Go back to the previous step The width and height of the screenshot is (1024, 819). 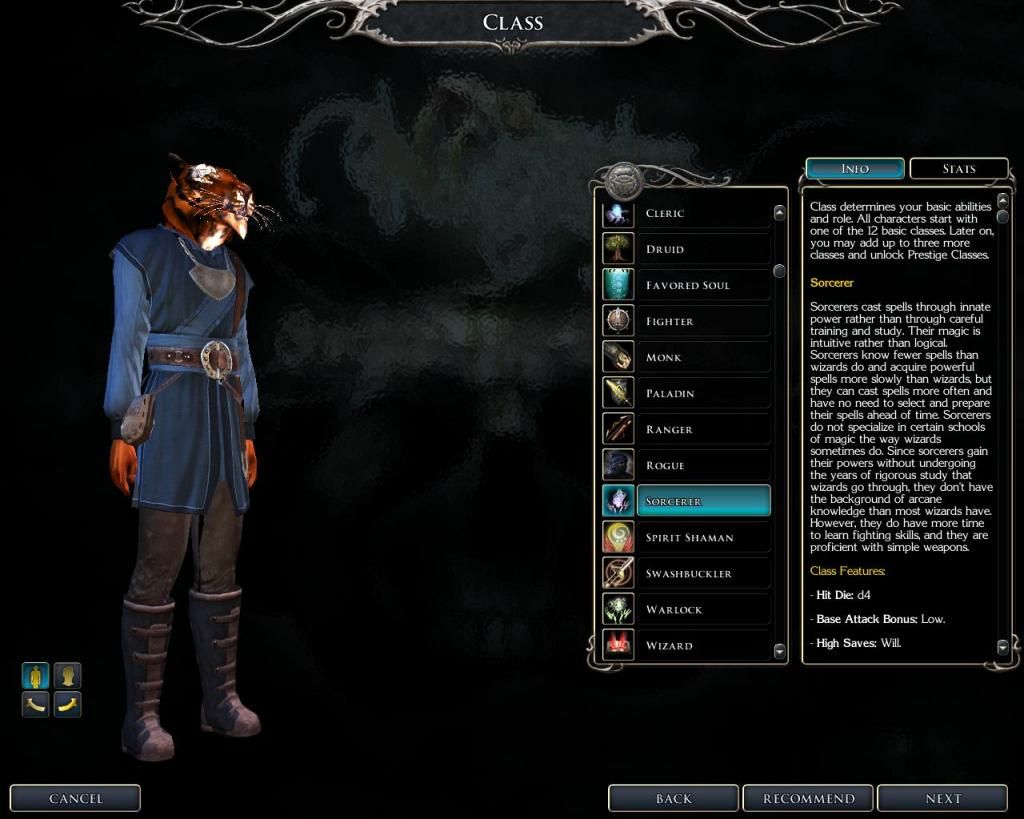click(674, 798)
